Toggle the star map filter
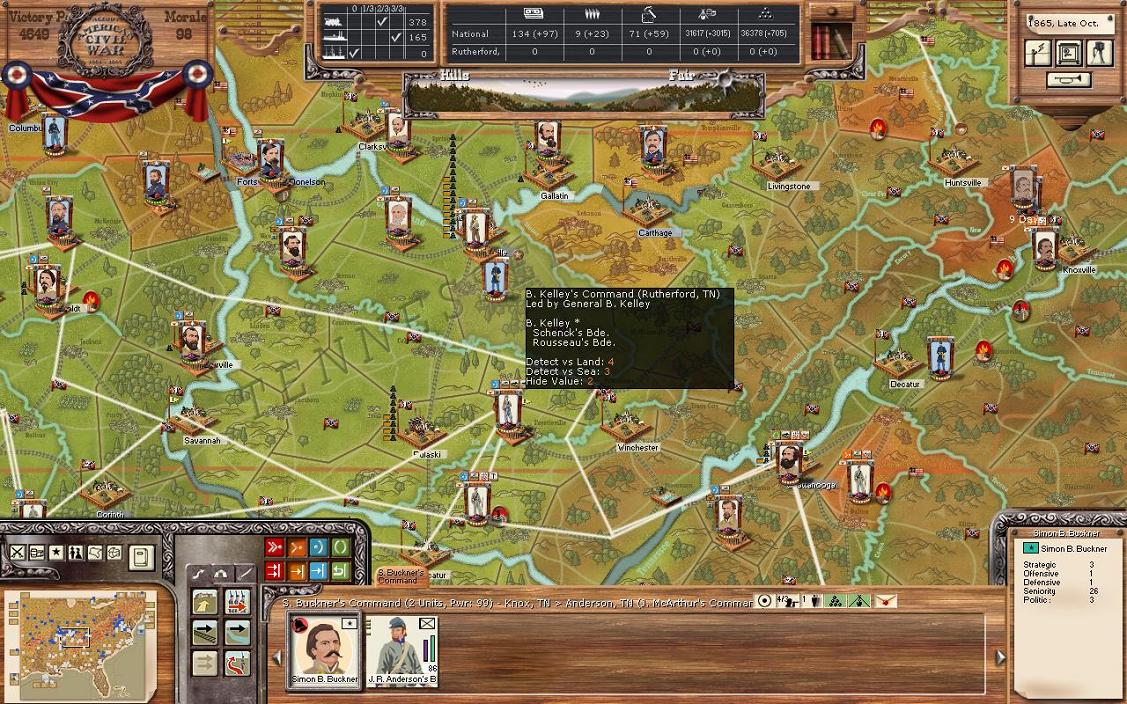This screenshot has height=704, width=1127. point(57,553)
